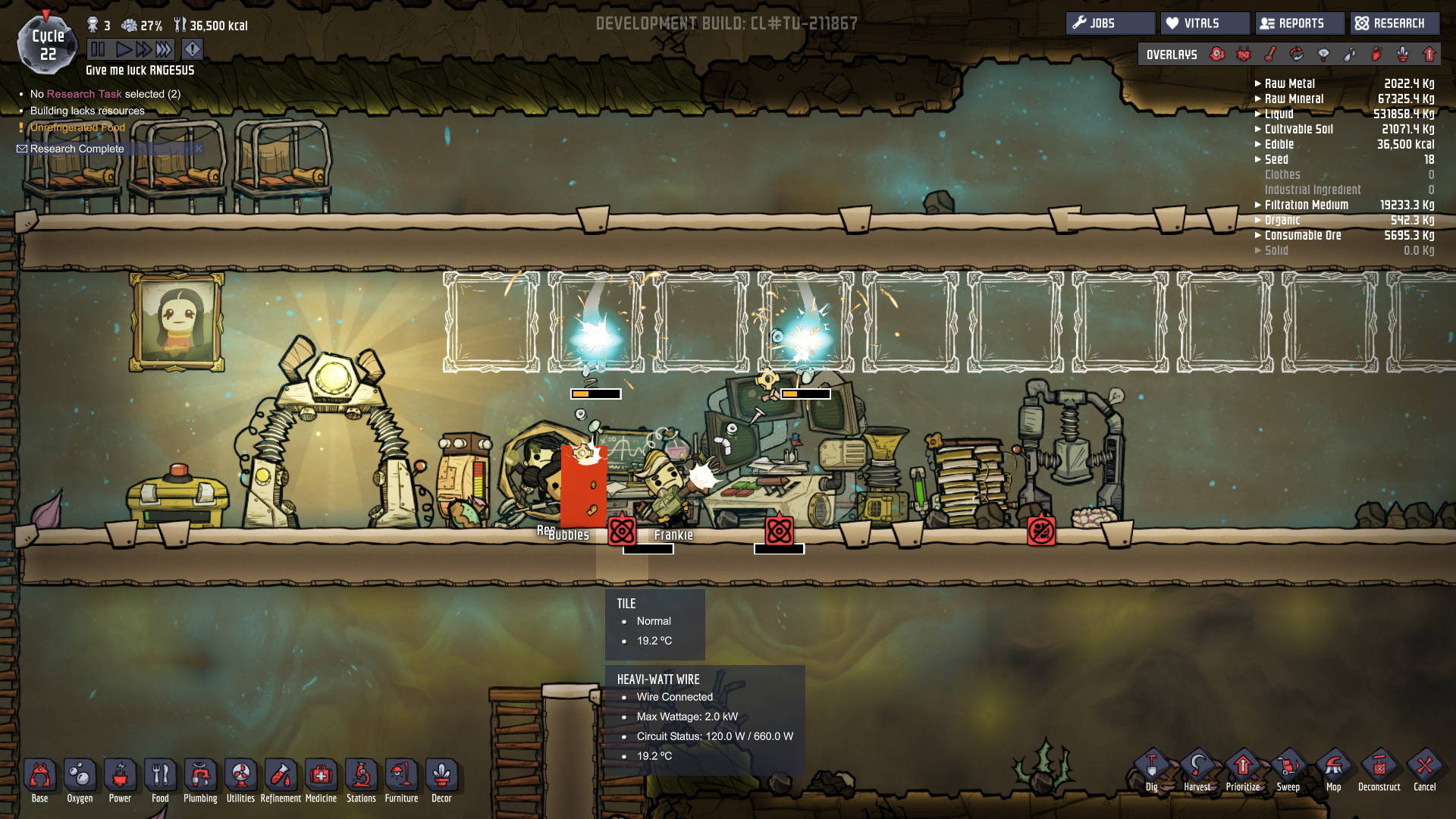This screenshot has height=819, width=1456.
Task: Show the Reports screen
Action: (1300, 24)
